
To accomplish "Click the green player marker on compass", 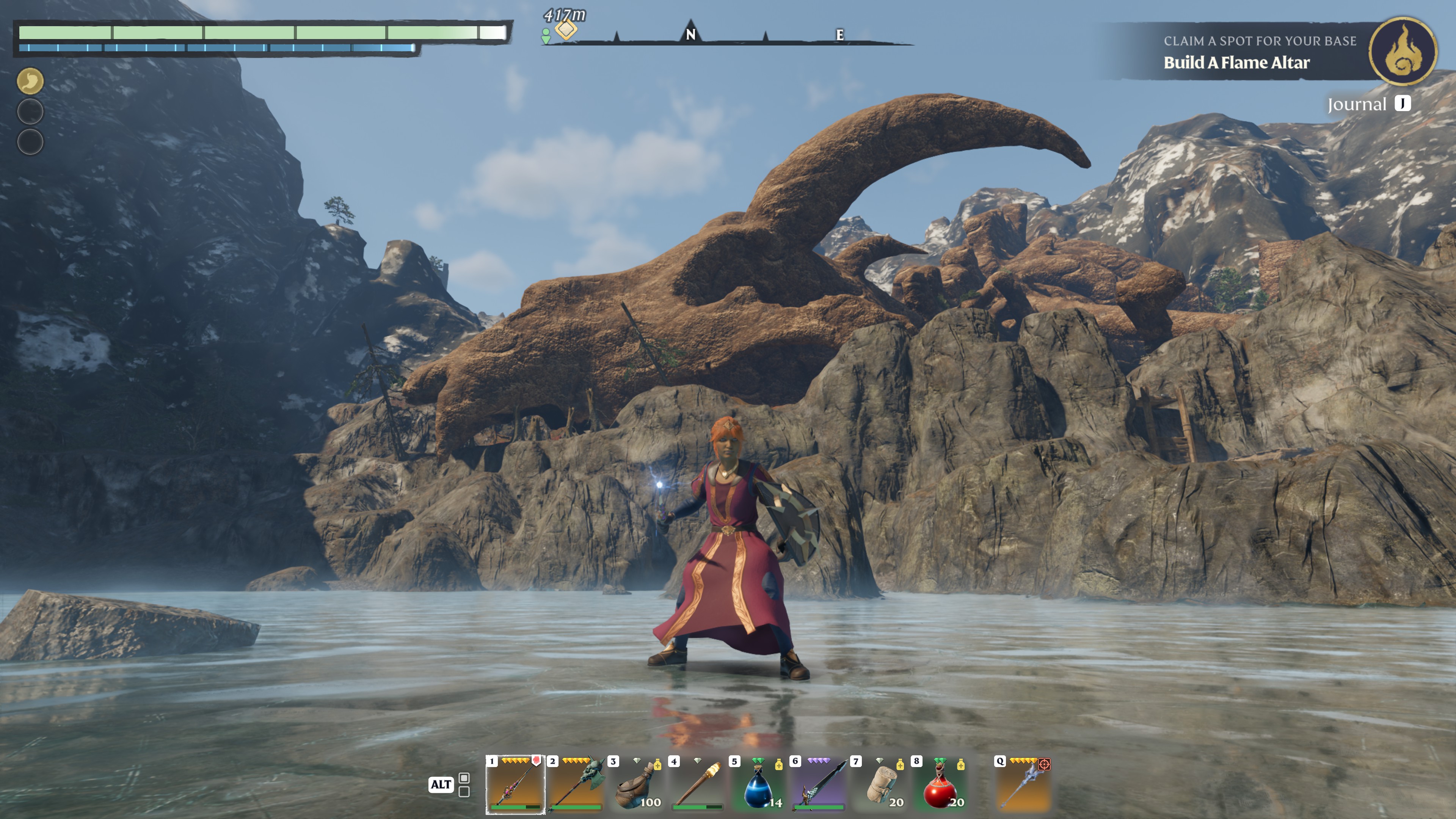I will 546,36.
